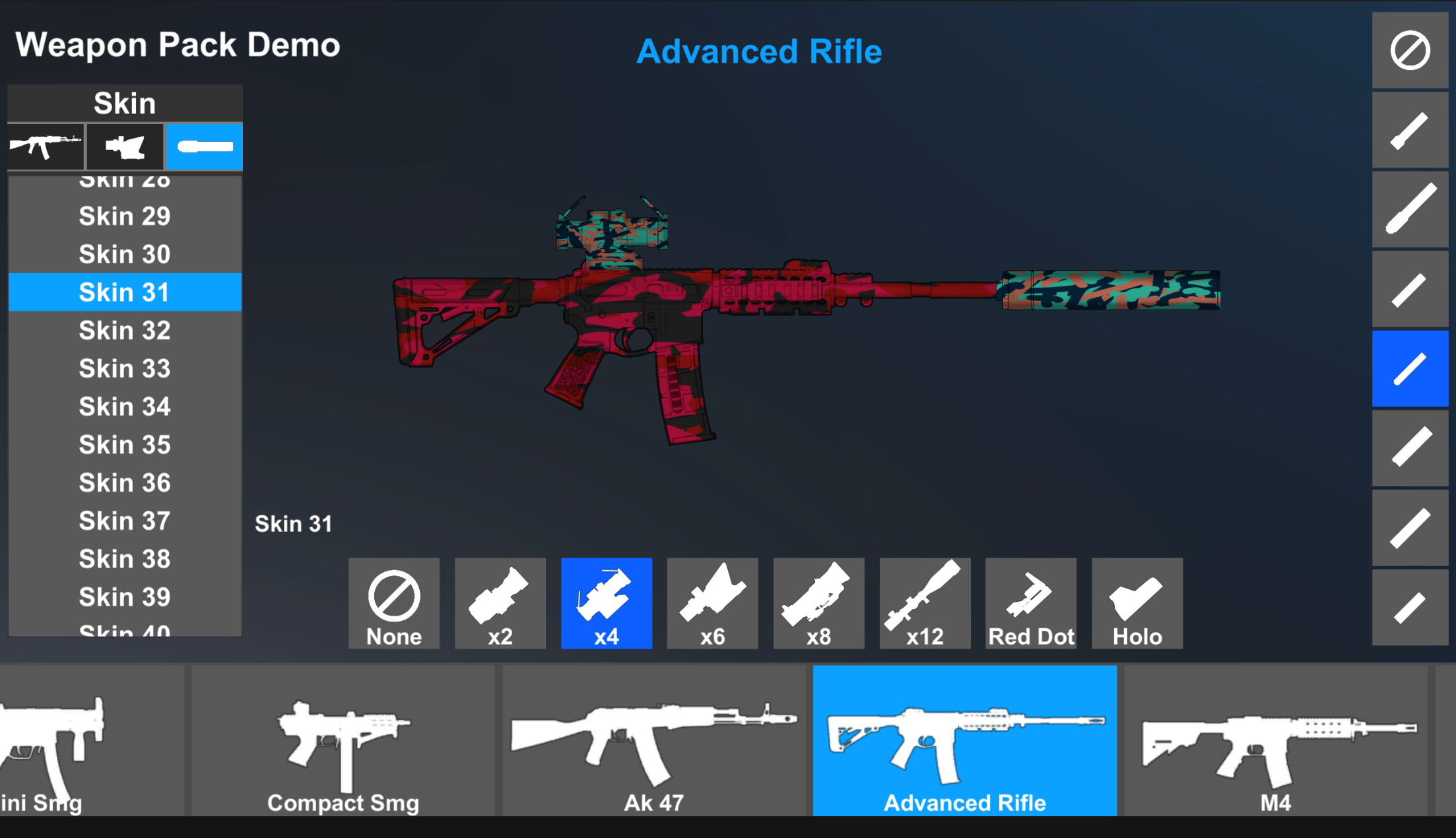Screen dimensions: 1456x838
Task: Equip the Red Dot sight
Action: [1030, 602]
